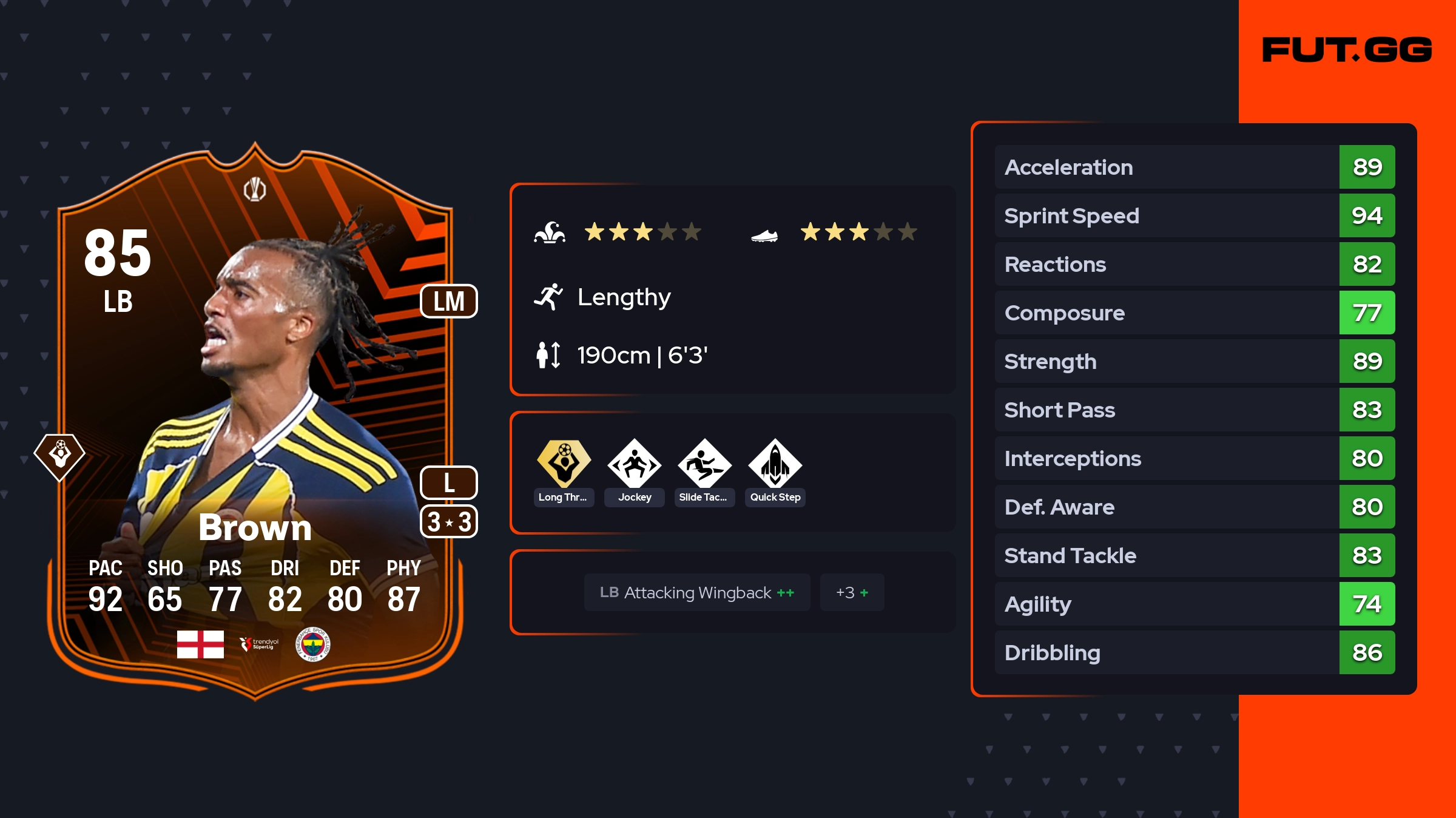Click the Sprint Speed stat row

coord(1194,215)
